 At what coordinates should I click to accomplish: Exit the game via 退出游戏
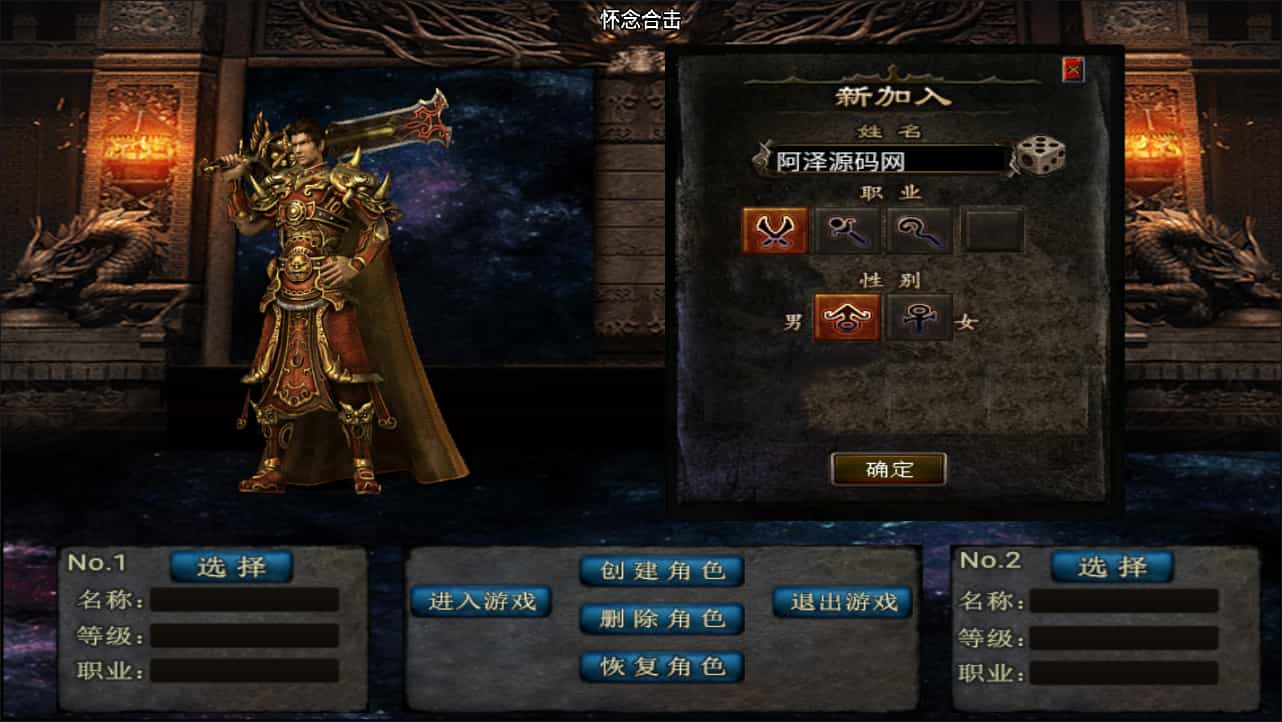click(x=842, y=602)
